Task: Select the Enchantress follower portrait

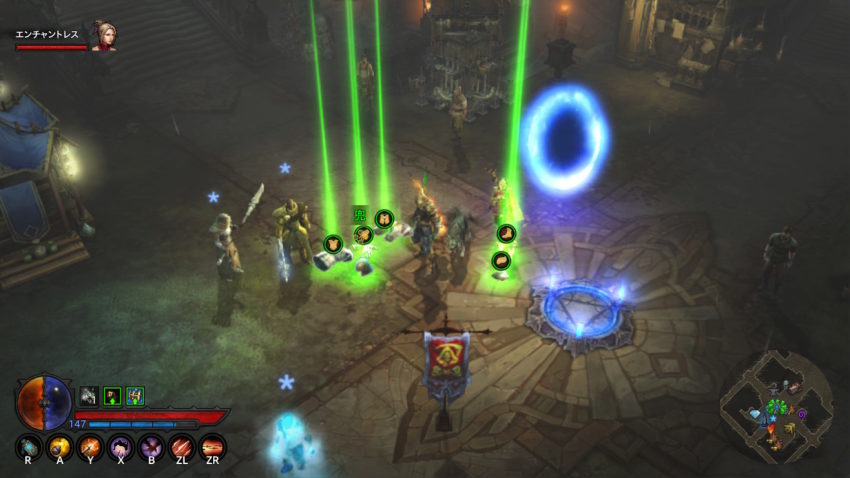Action: point(103,36)
